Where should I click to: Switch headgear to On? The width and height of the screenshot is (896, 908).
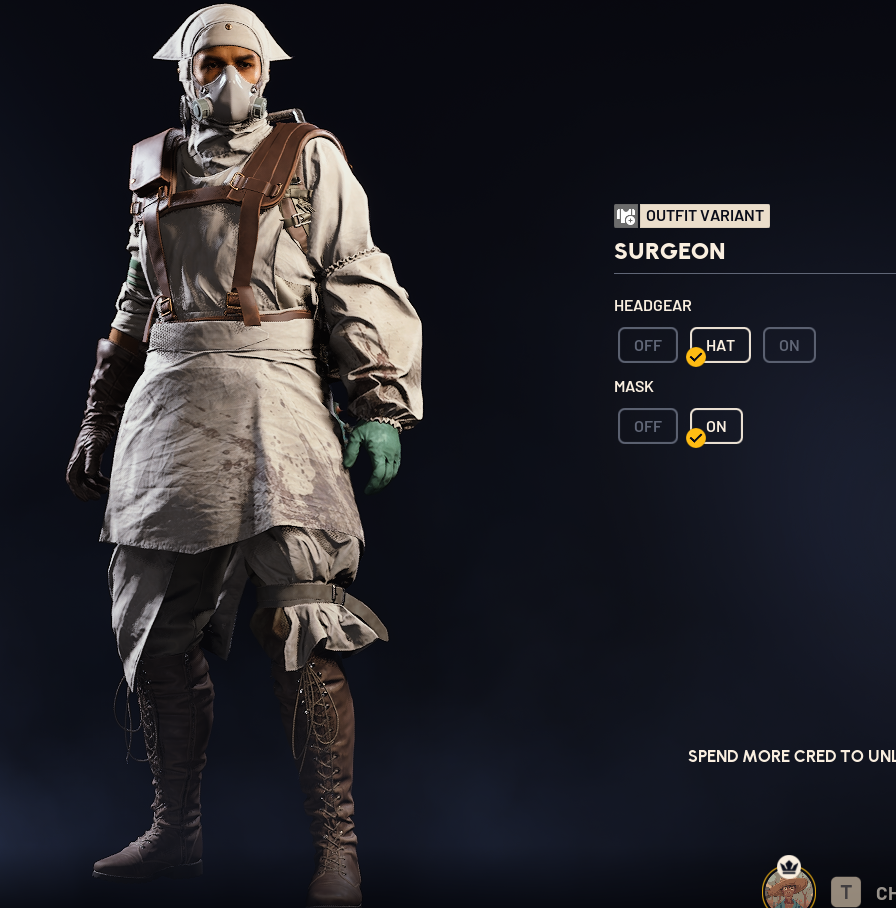(789, 345)
